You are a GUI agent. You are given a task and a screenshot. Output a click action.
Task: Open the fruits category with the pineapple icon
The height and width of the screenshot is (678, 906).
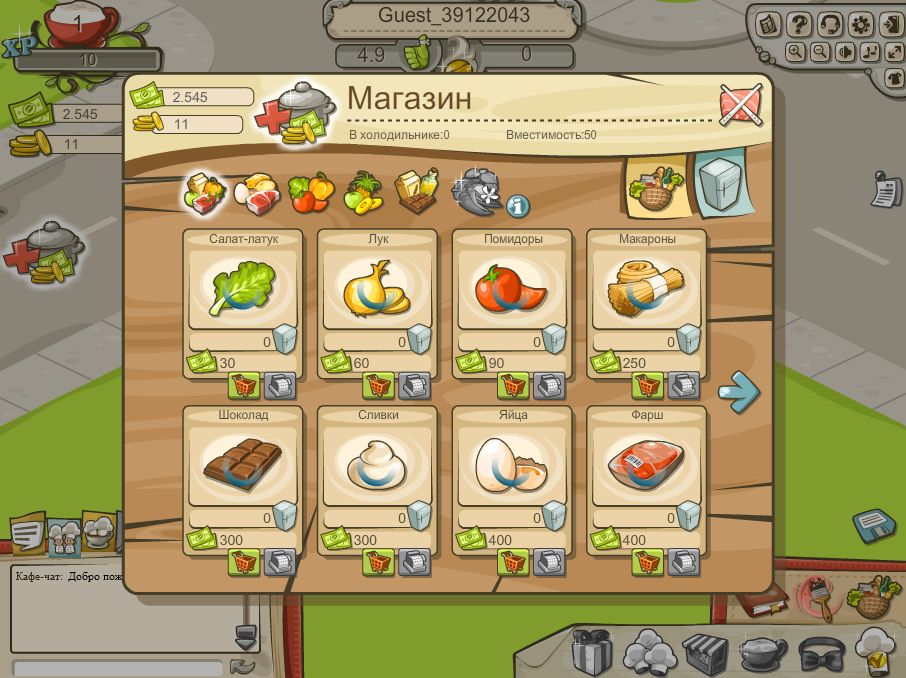click(x=363, y=191)
